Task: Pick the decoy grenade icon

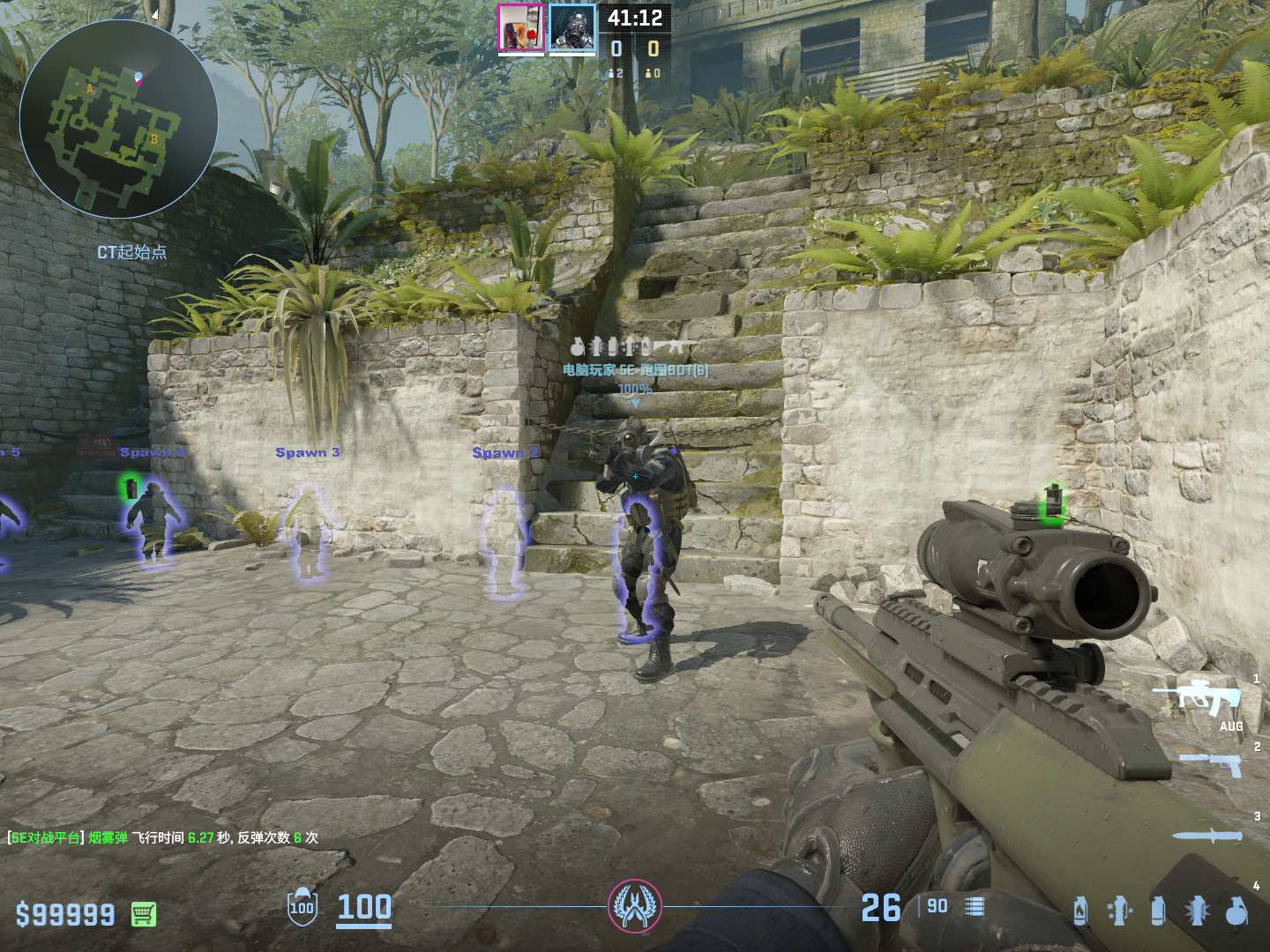Action: (x=1119, y=911)
